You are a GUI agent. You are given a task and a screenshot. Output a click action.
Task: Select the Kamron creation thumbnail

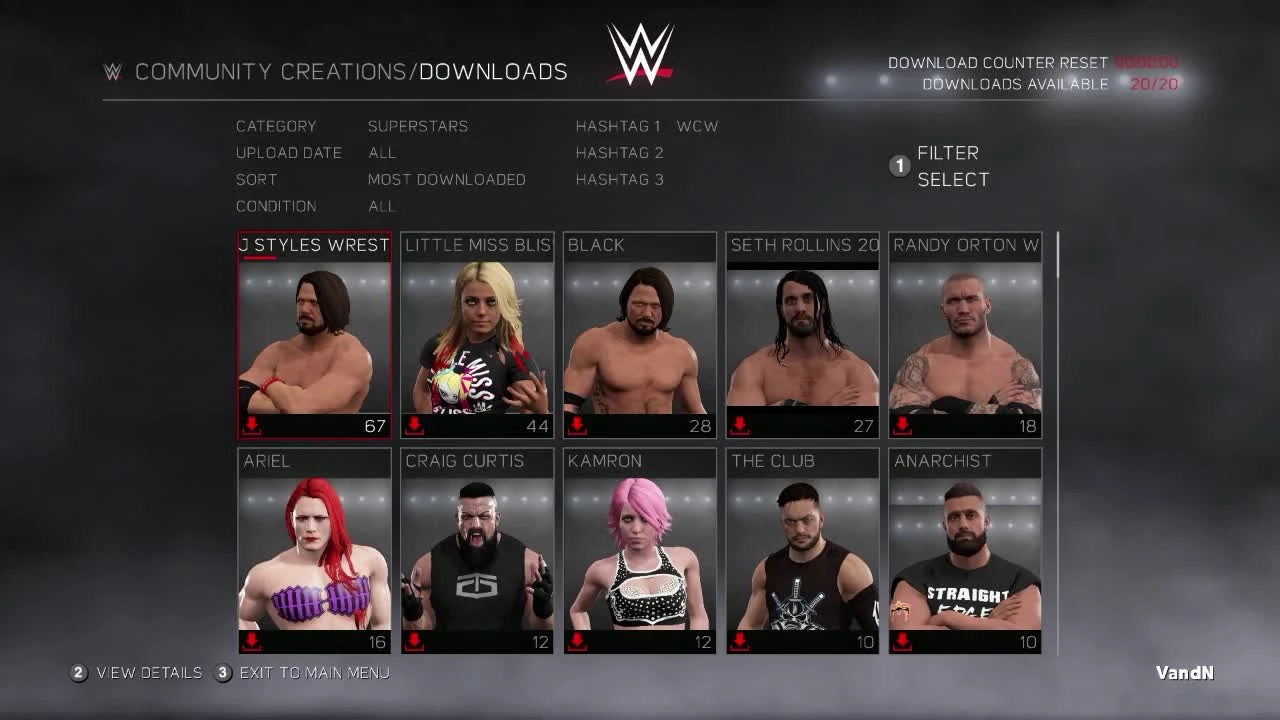pos(639,550)
